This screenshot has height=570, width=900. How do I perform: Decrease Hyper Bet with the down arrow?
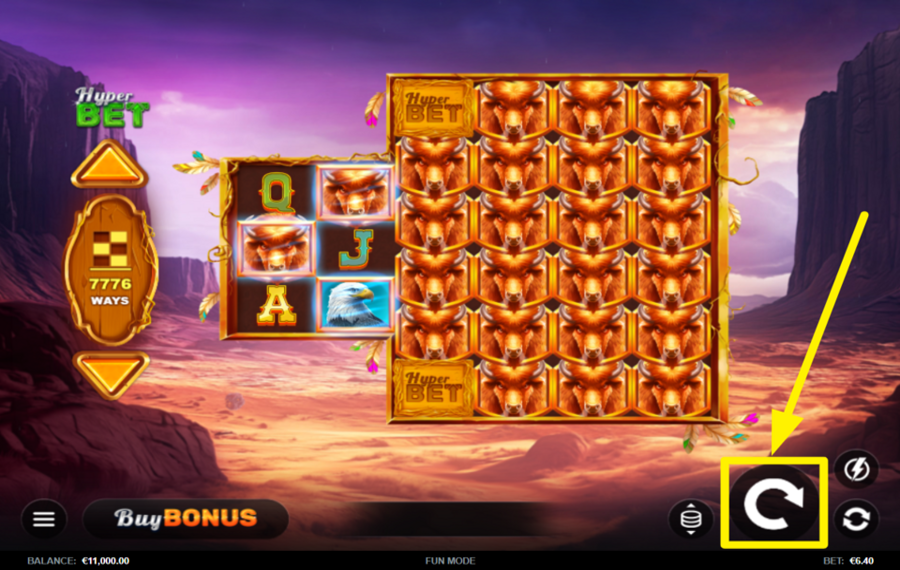(109, 373)
